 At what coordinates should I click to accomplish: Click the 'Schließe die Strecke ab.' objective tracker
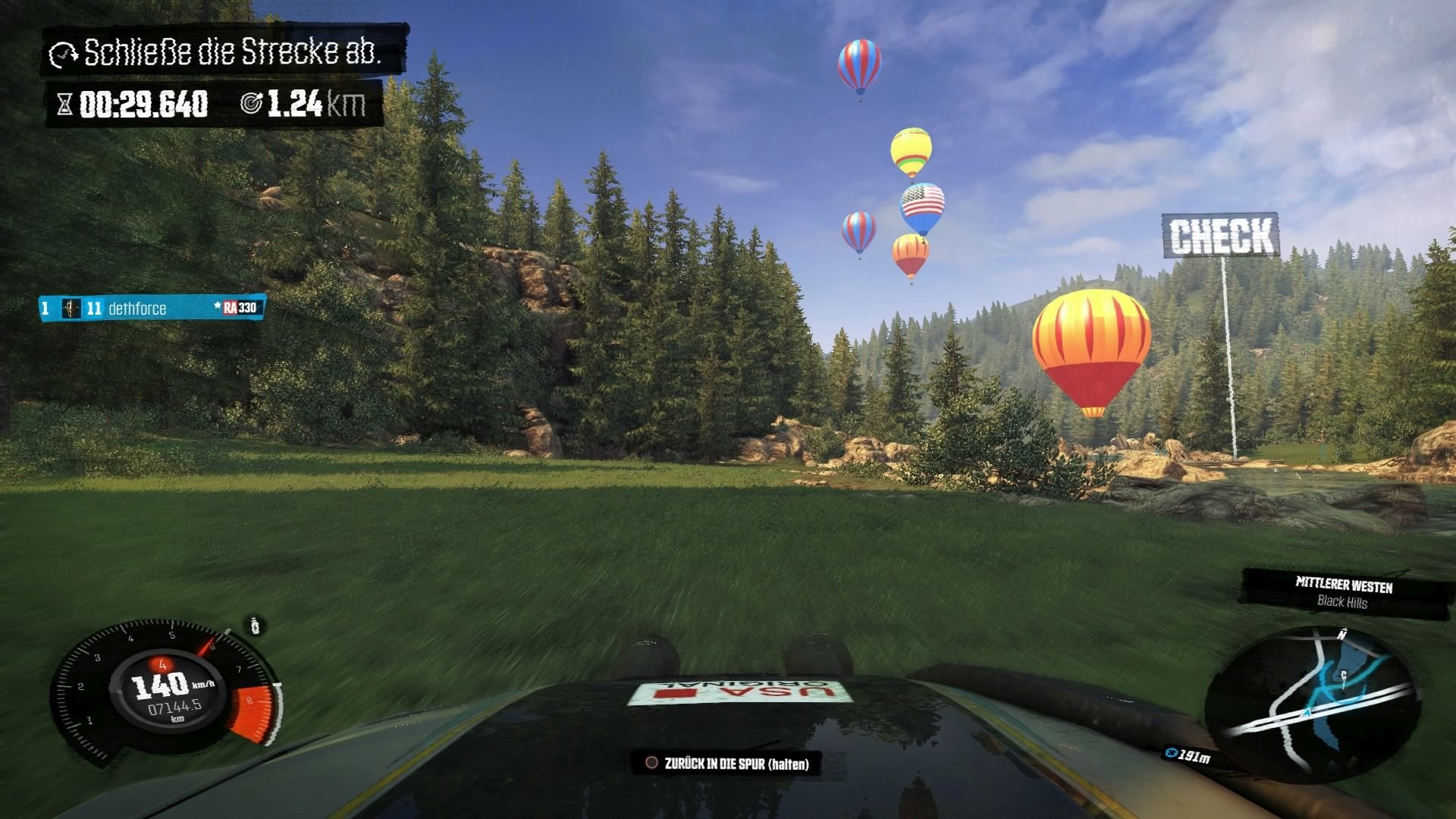tap(224, 52)
